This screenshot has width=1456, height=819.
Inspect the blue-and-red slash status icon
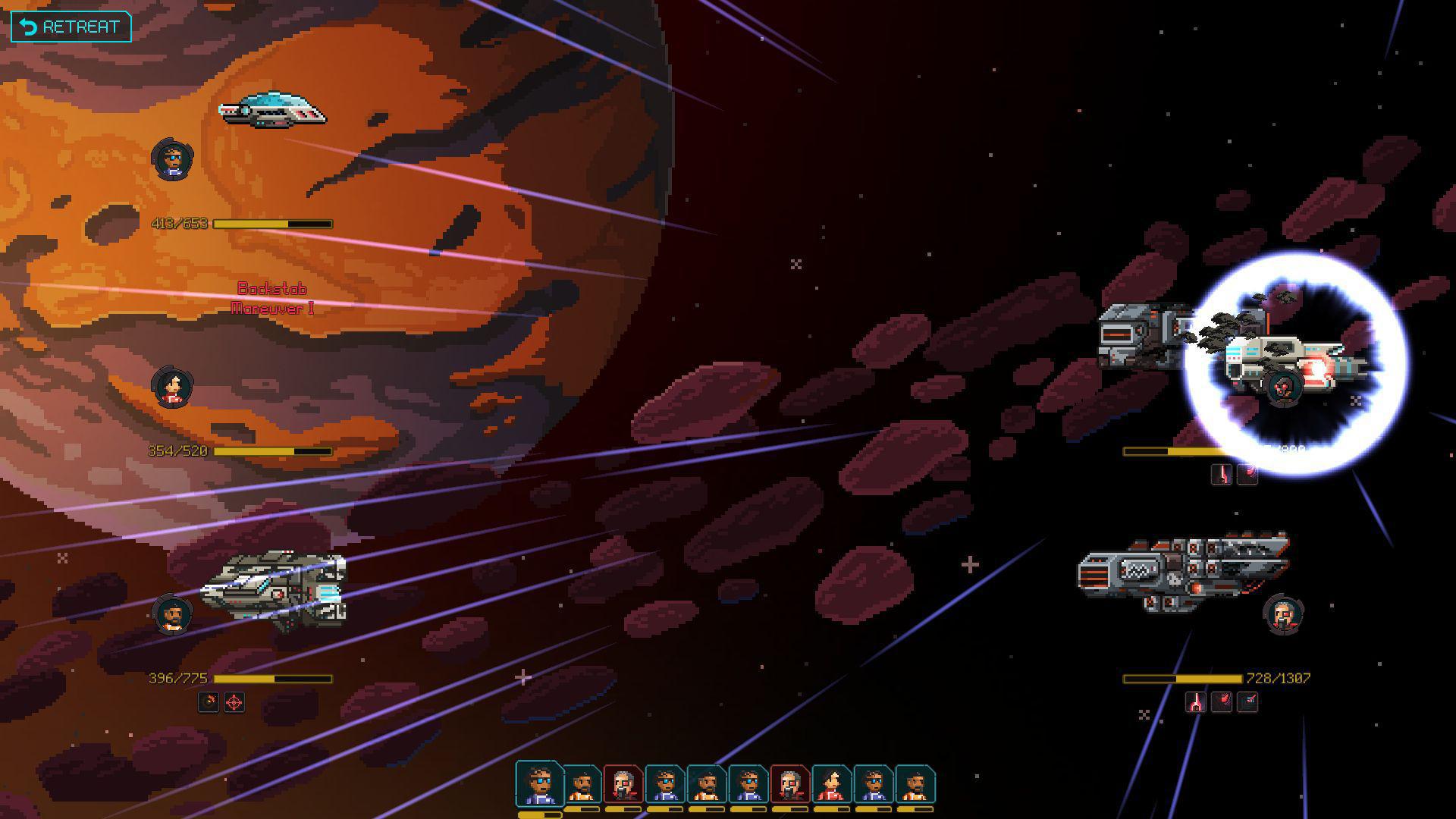pyautogui.click(x=1247, y=702)
